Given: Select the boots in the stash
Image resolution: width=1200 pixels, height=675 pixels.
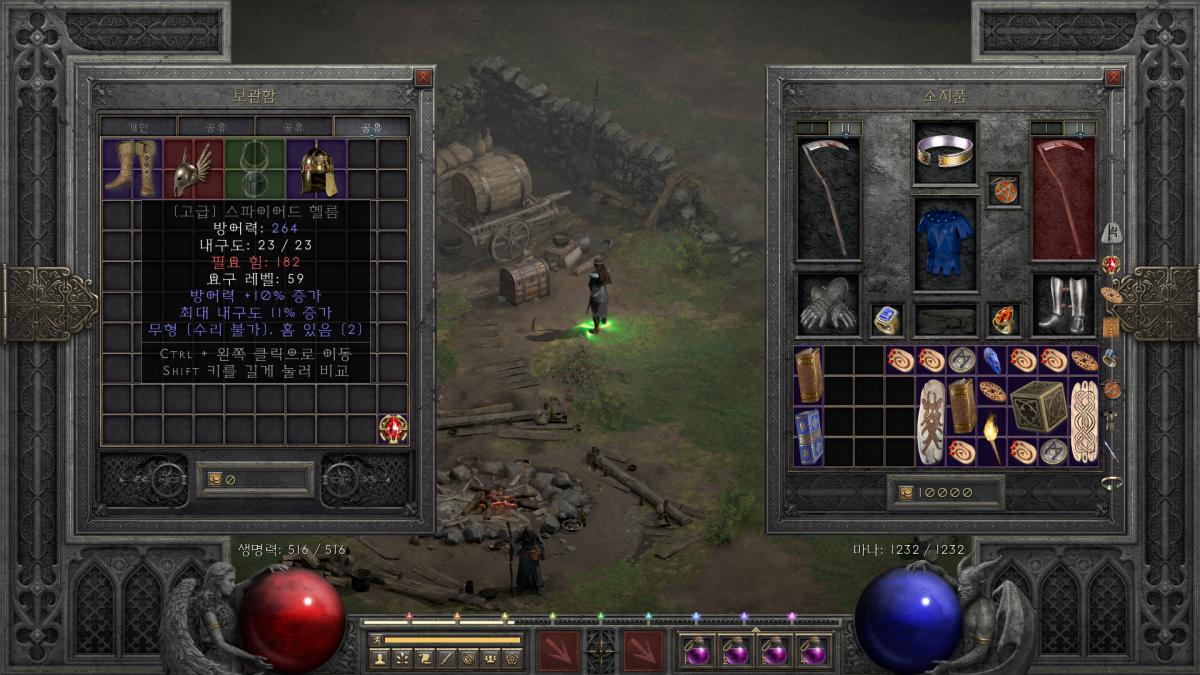Looking at the screenshot, I should (133, 168).
